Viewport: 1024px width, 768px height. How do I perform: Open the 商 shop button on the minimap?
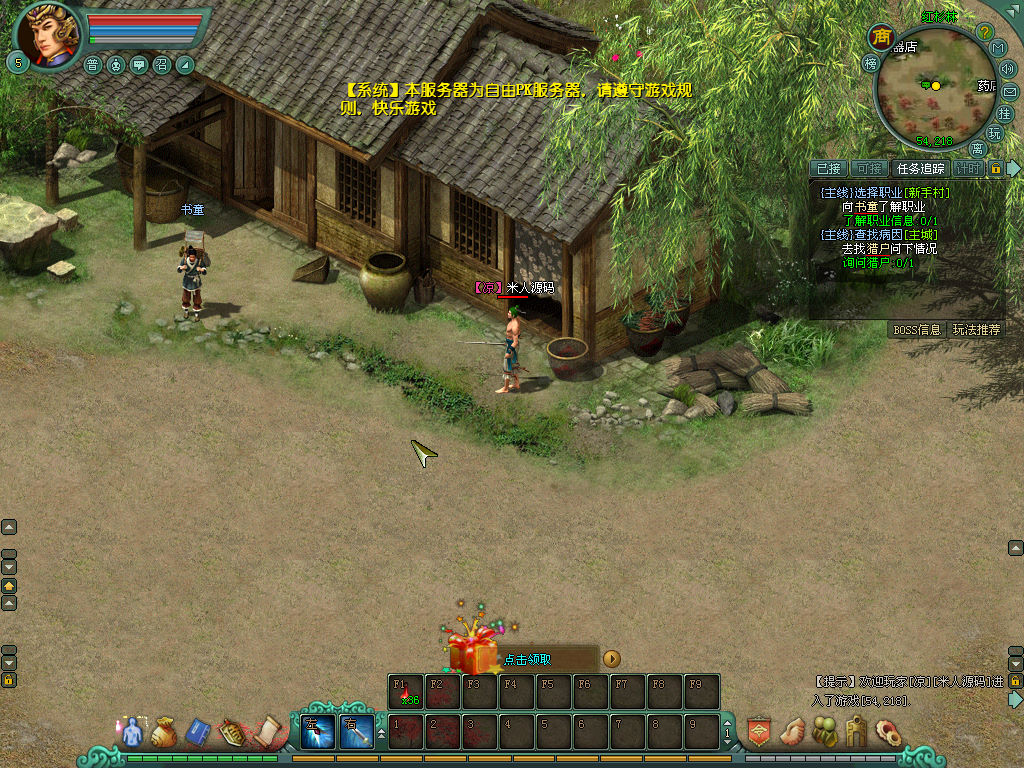[x=881, y=37]
